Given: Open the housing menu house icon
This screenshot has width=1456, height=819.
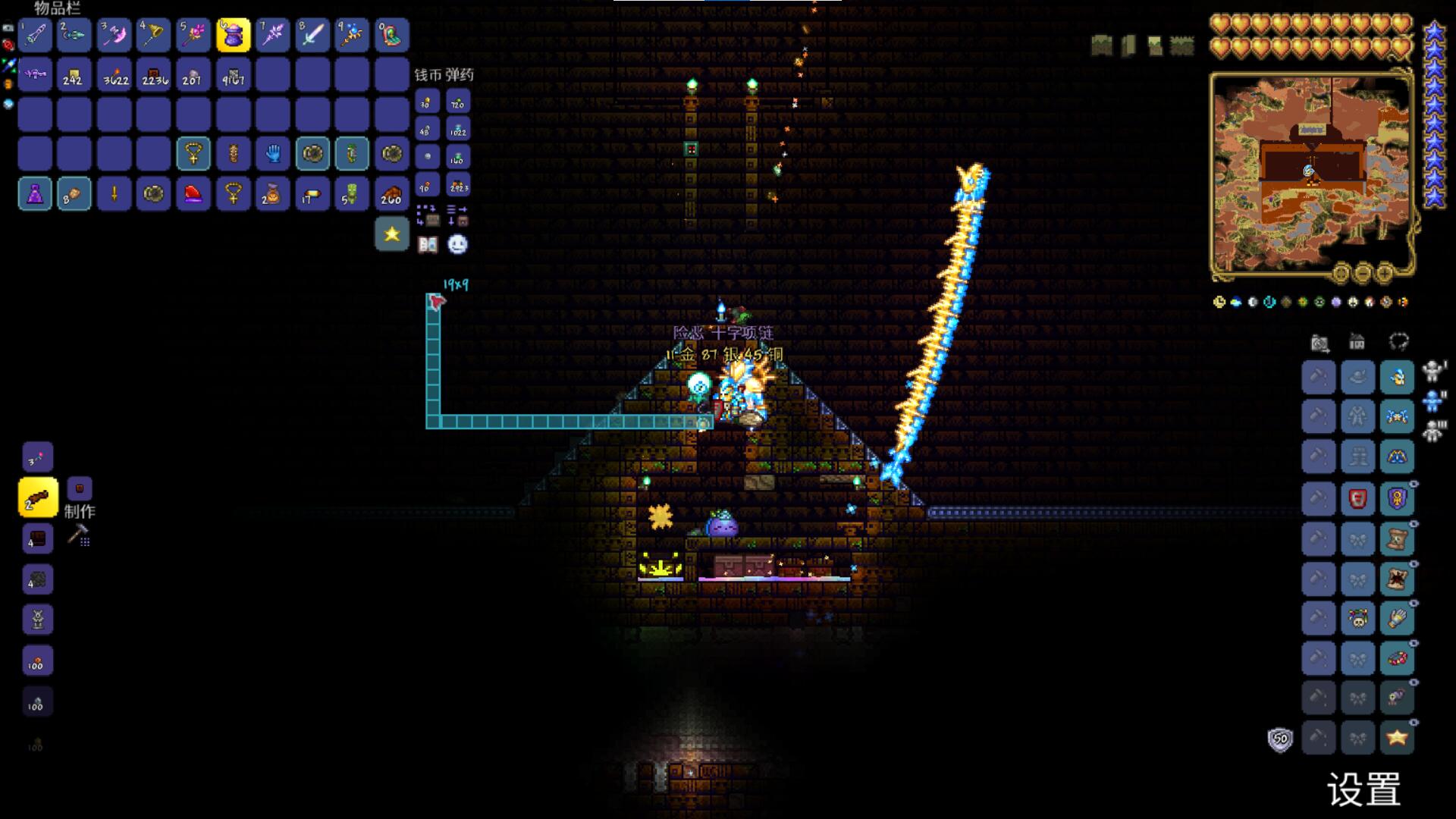Looking at the screenshot, I should point(1357,342).
